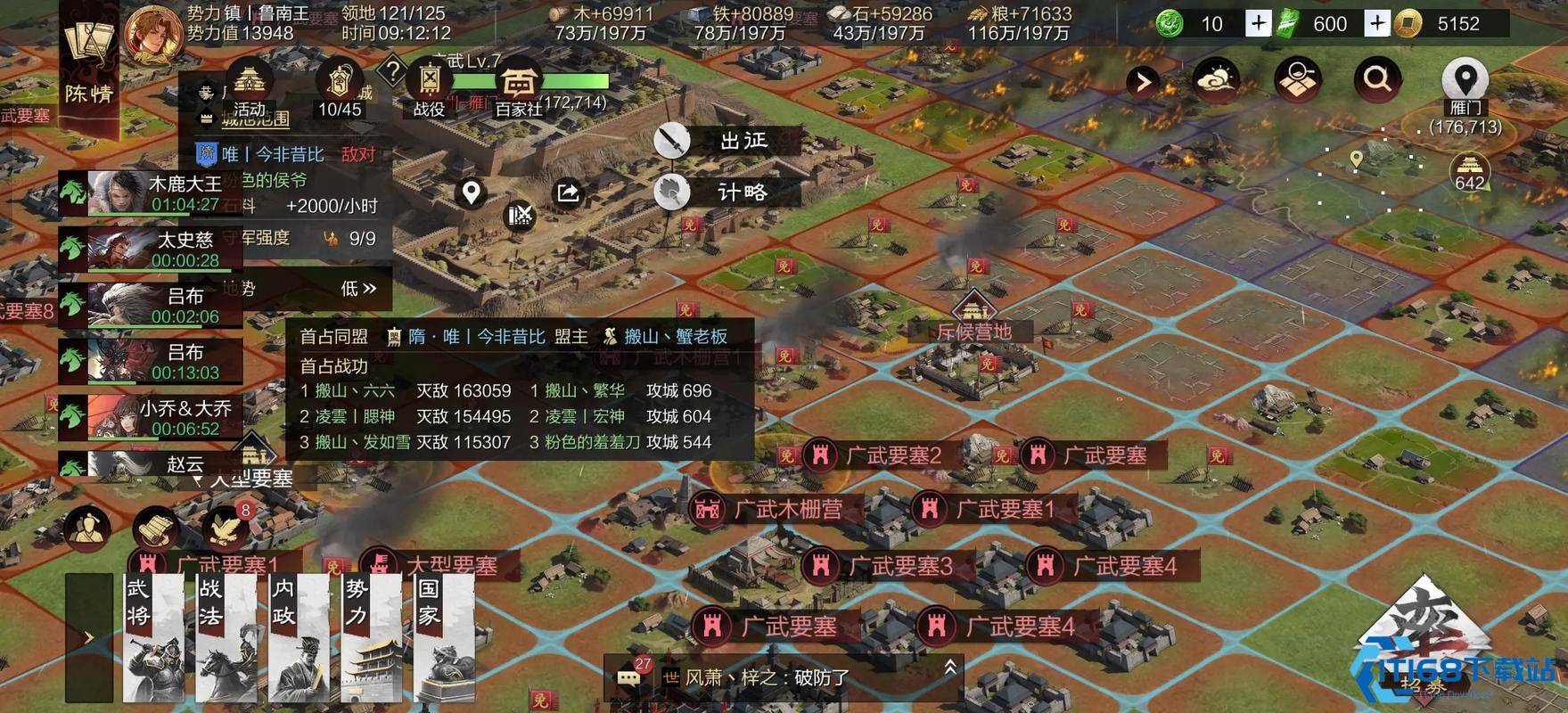Screen dimensions: 1568x713
Task: Click the share icon near the city
Action: pos(567,192)
